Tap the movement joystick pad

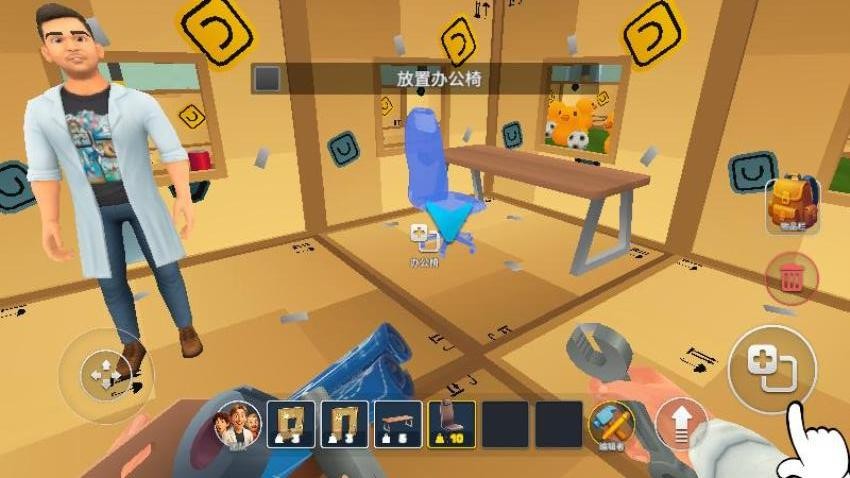pos(101,374)
